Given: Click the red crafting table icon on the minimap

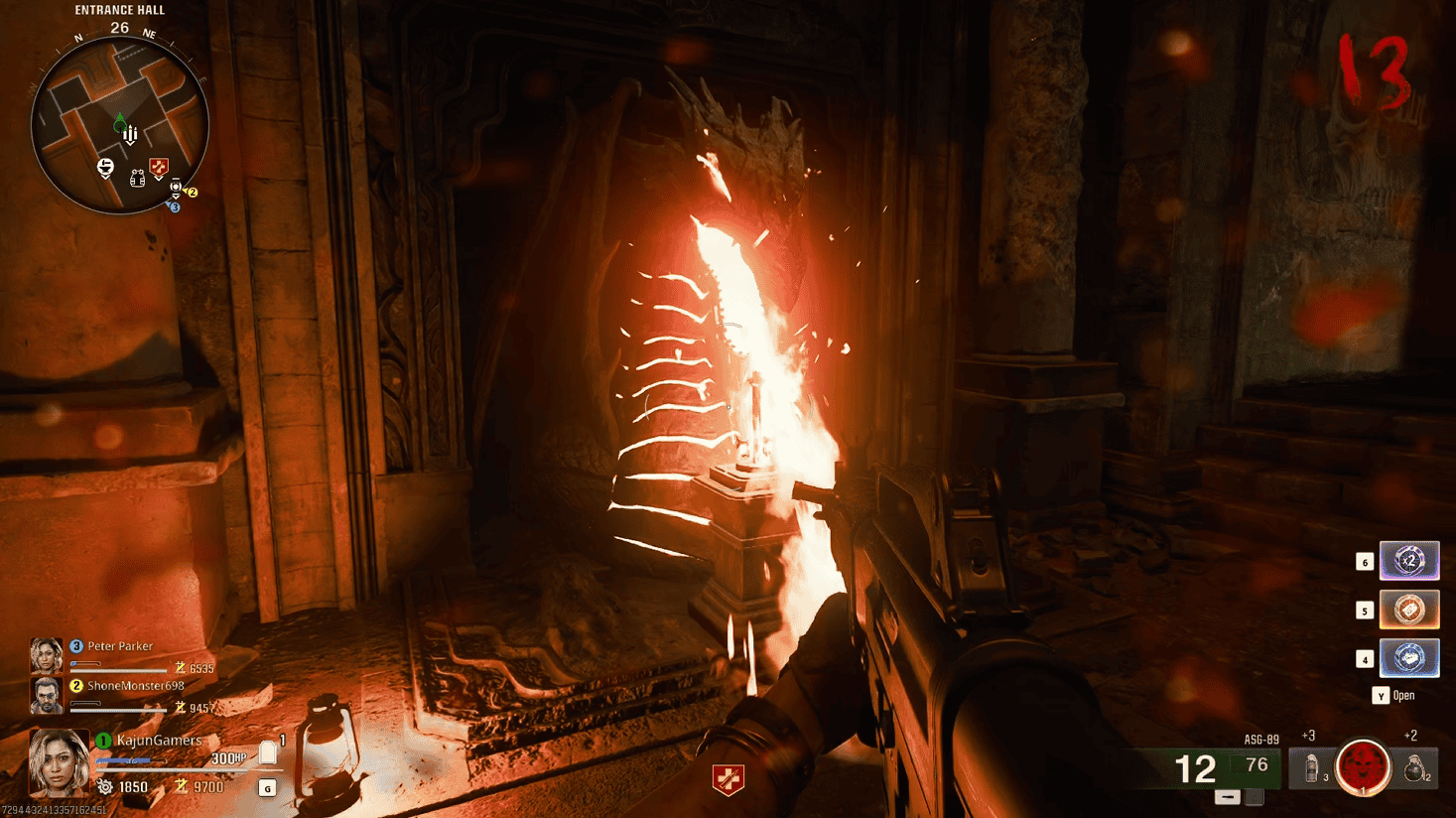Looking at the screenshot, I should click(157, 167).
